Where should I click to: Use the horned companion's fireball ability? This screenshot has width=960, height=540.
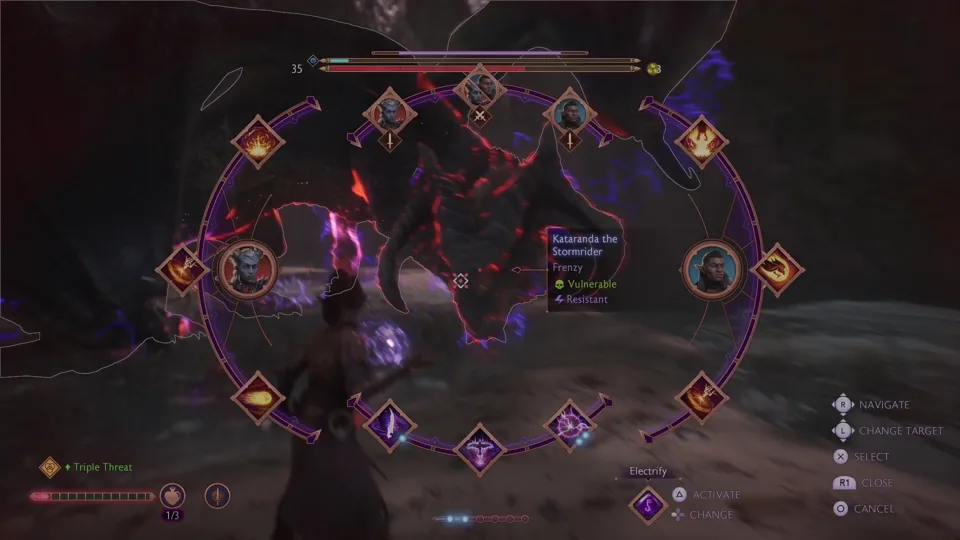pos(257,396)
